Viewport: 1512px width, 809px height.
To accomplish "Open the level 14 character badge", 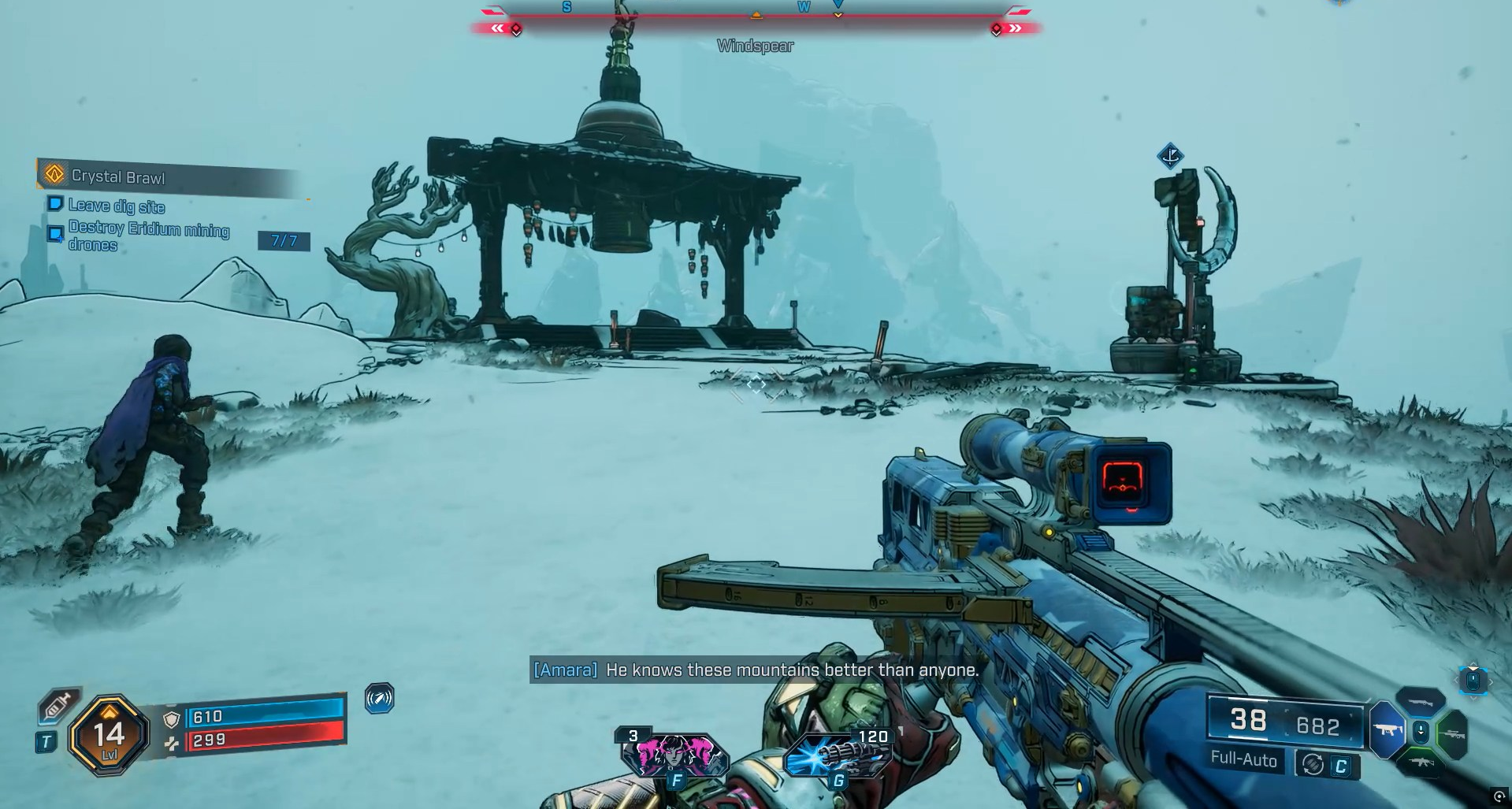I will (x=109, y=736).
